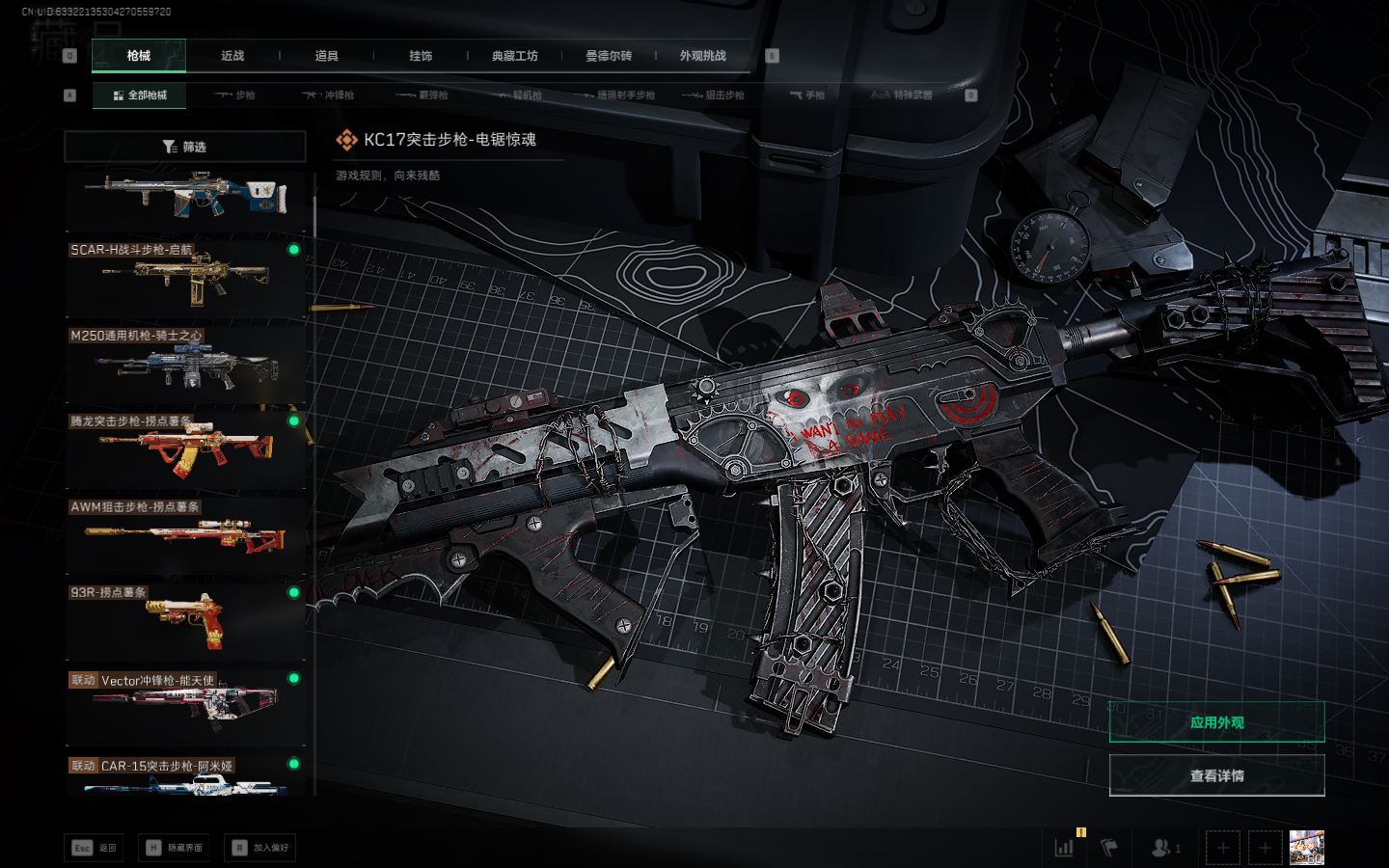This screenshot has height=868, width=1389.
Task: Select the SCAR-H战斗步枪-启航 skin
Action: 184,278
